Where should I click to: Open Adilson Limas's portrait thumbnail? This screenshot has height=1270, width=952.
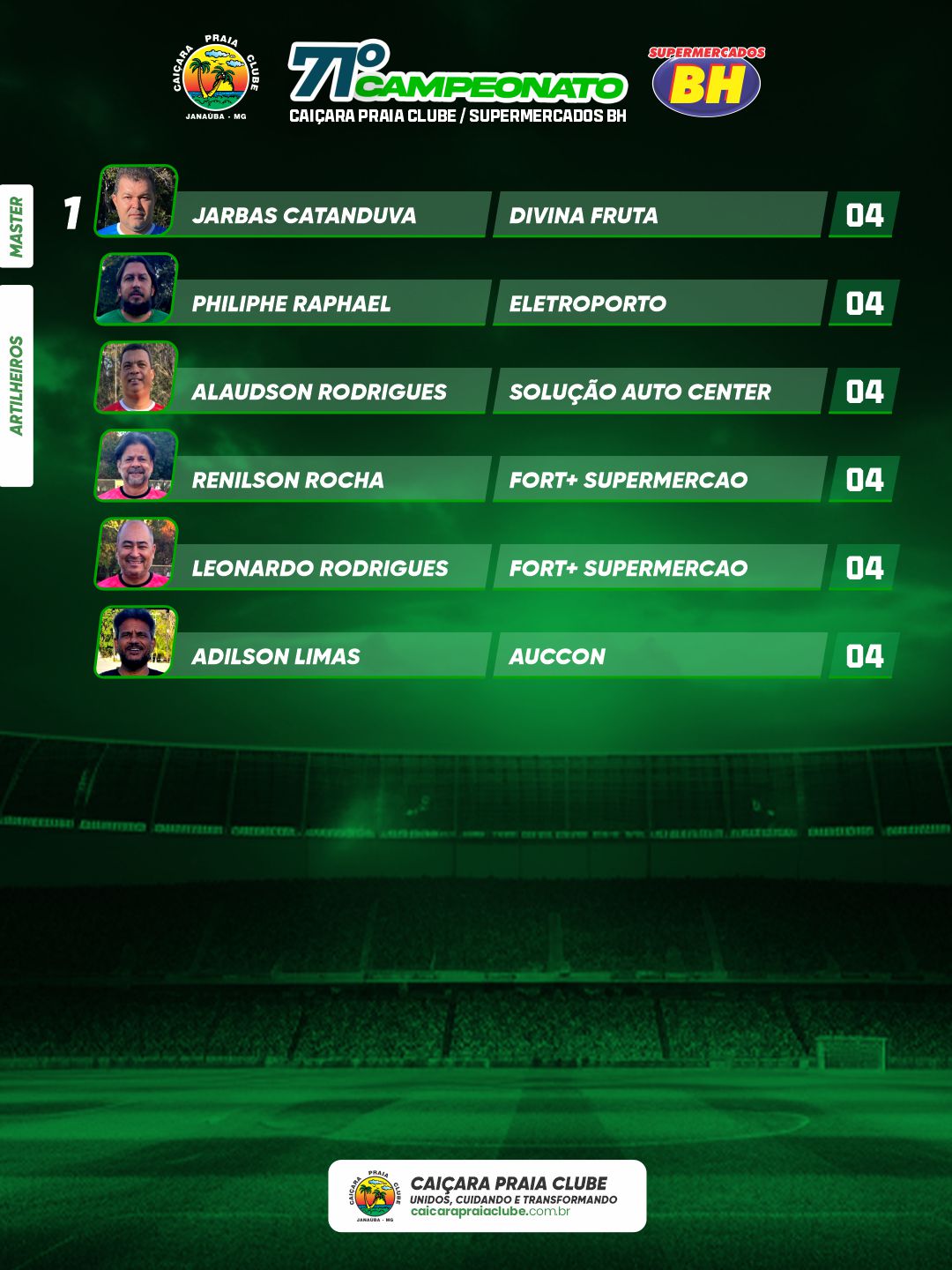[x=136, y=641]
